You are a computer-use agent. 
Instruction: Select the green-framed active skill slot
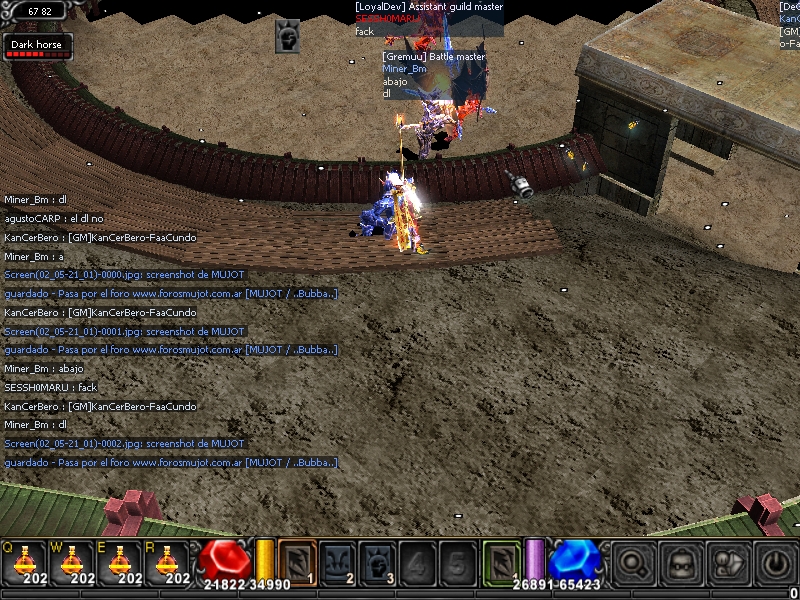(x=502, y=561)
